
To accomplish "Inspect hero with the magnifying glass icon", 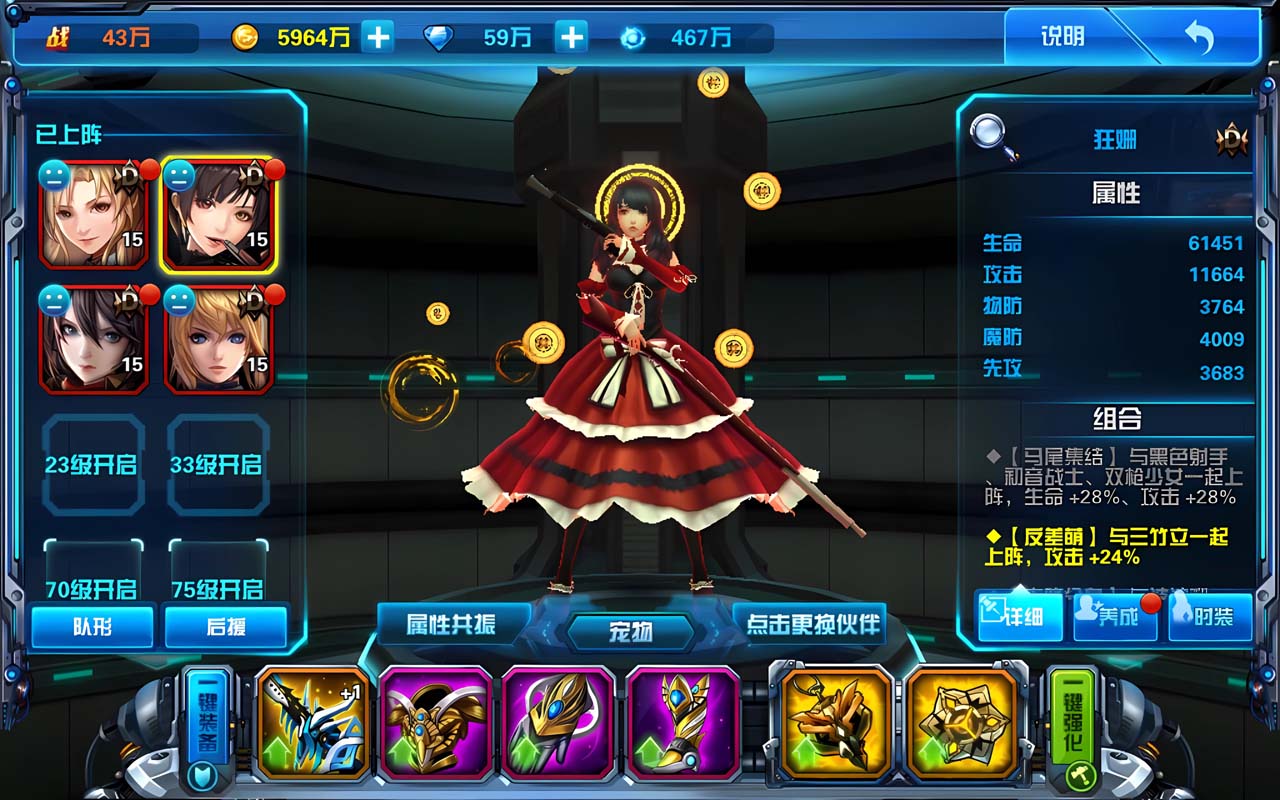I will click(993, 138).
